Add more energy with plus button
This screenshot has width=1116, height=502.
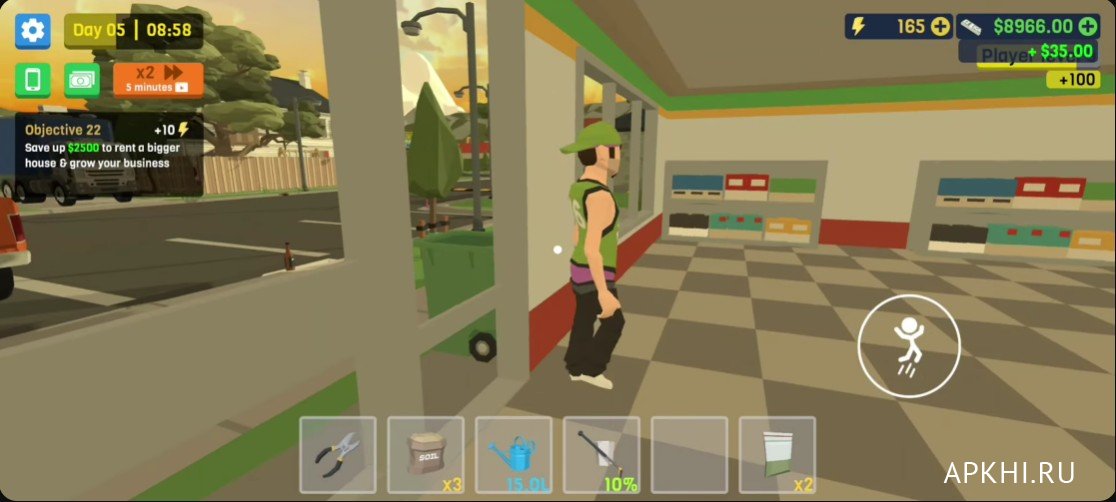tap(940, 27)
